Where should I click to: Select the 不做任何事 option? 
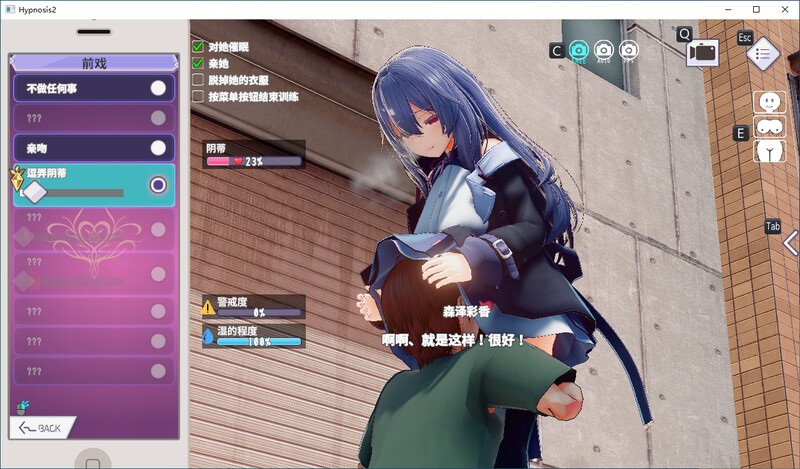point(94,88)
